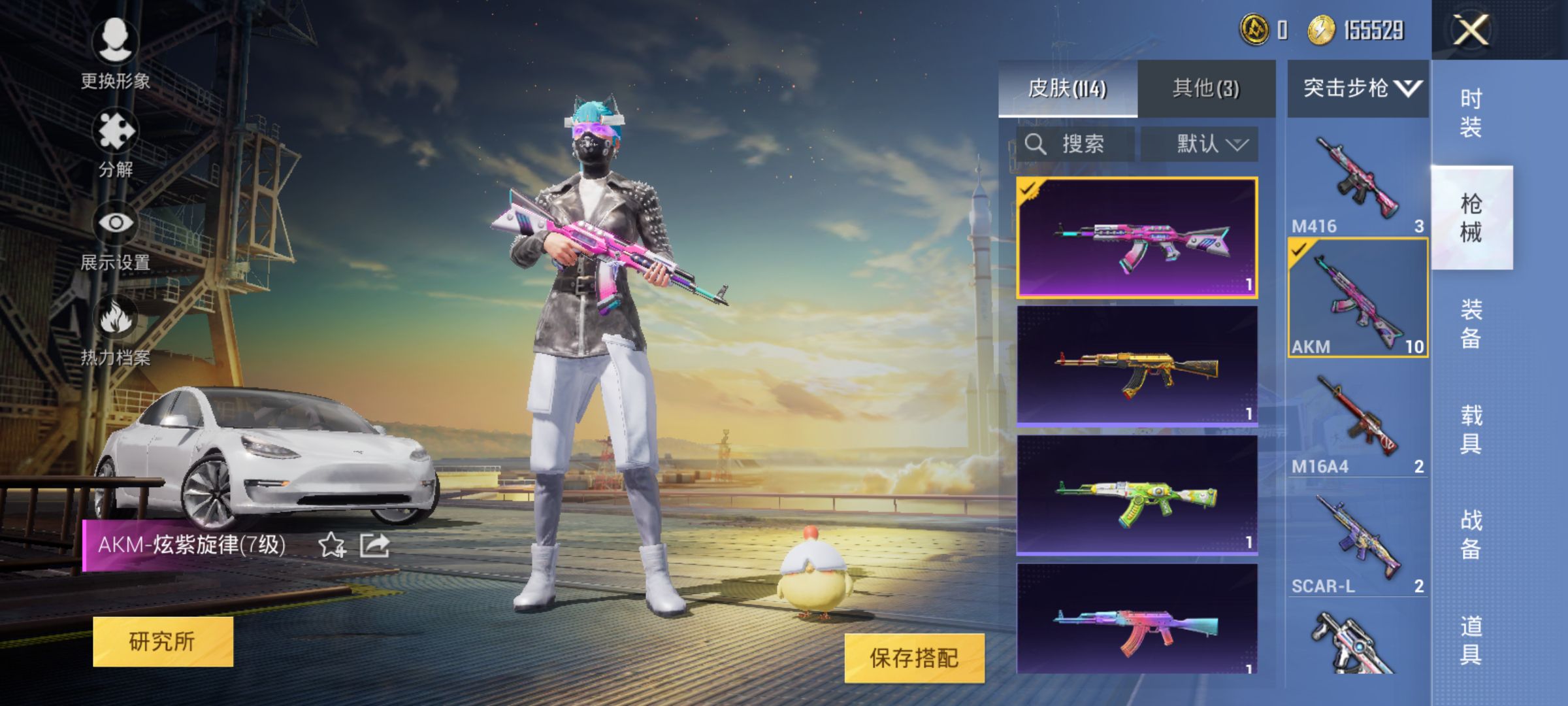Switch to the 载具 vehicle category

coord(1471,429)
